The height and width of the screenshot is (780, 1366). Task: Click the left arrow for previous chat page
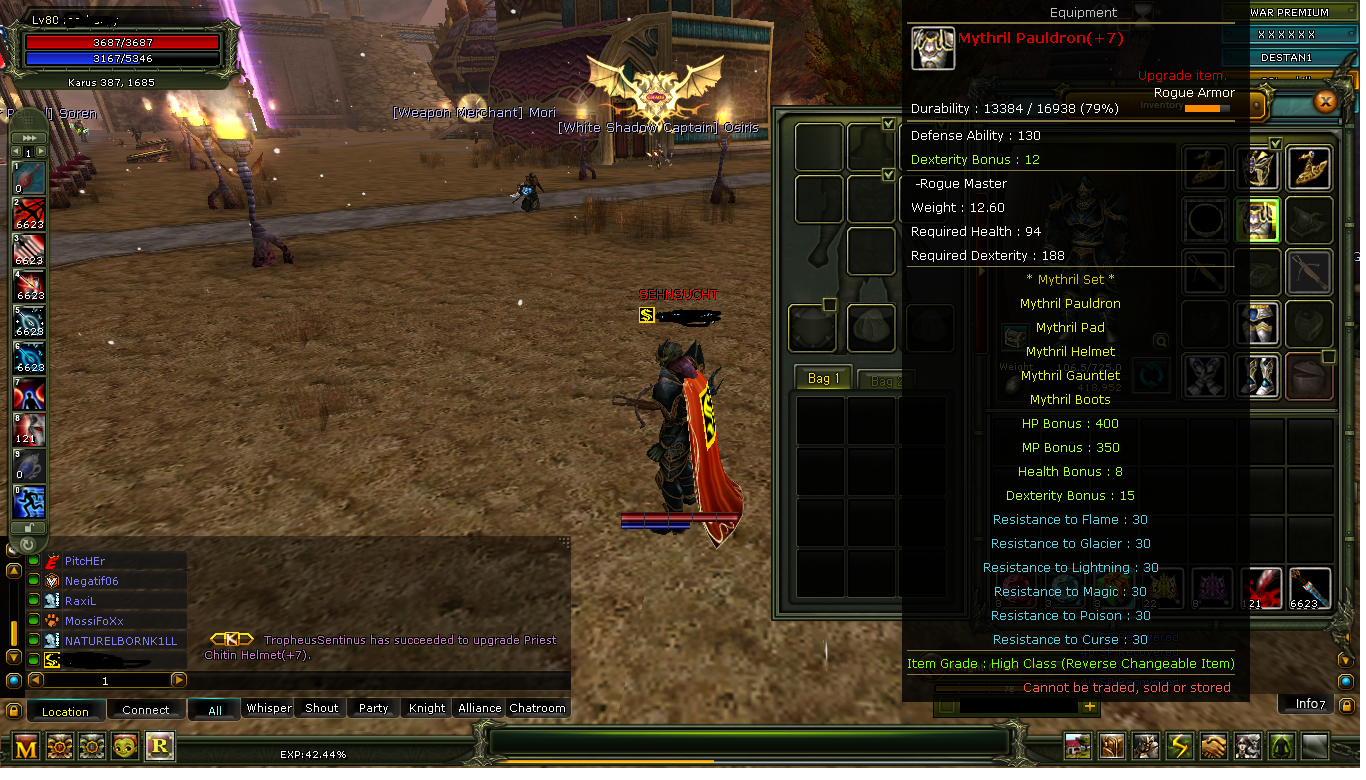tap(35, 679)
